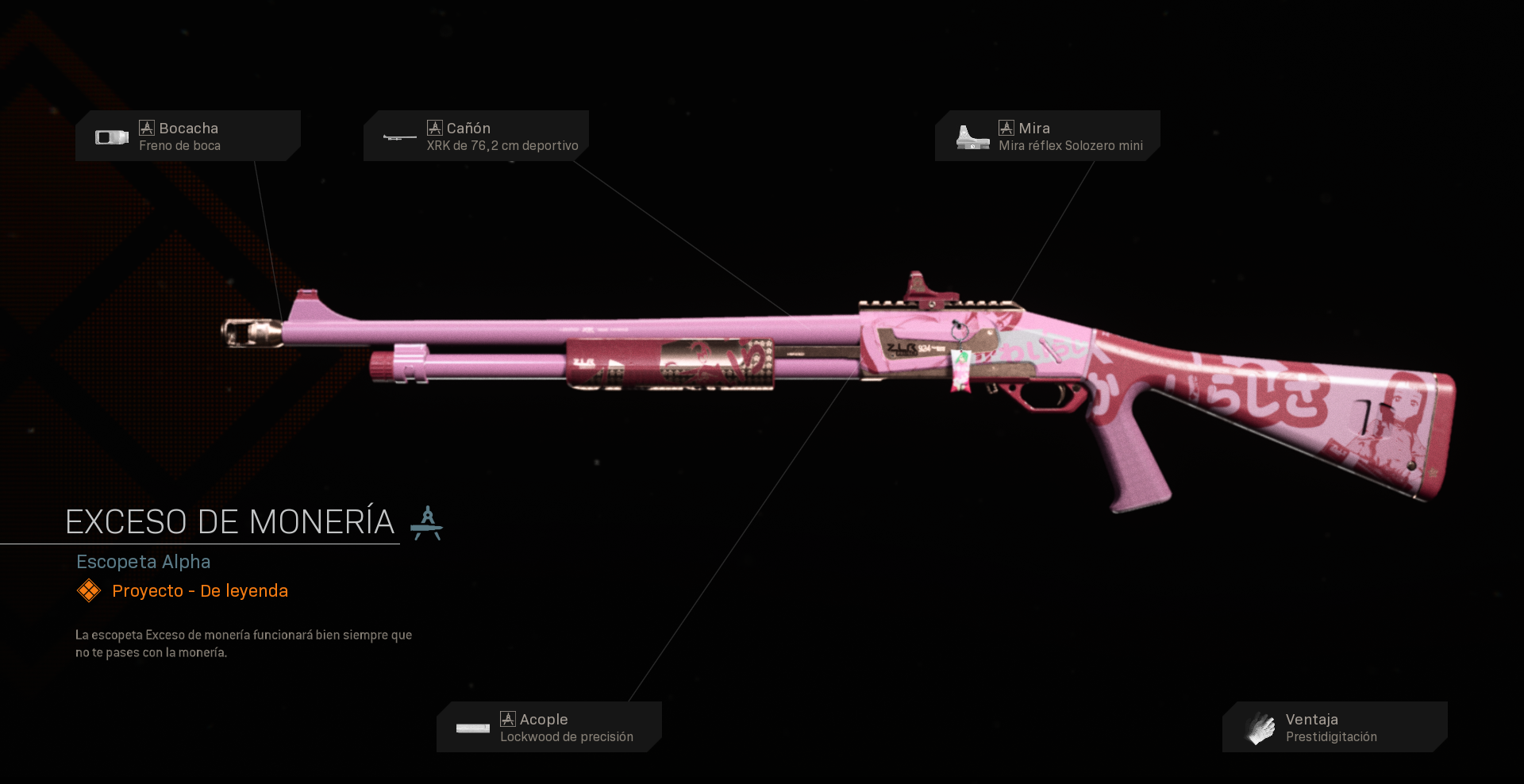
Task: Collapse the Cañón attachment panel
Action: coord(475,135)
